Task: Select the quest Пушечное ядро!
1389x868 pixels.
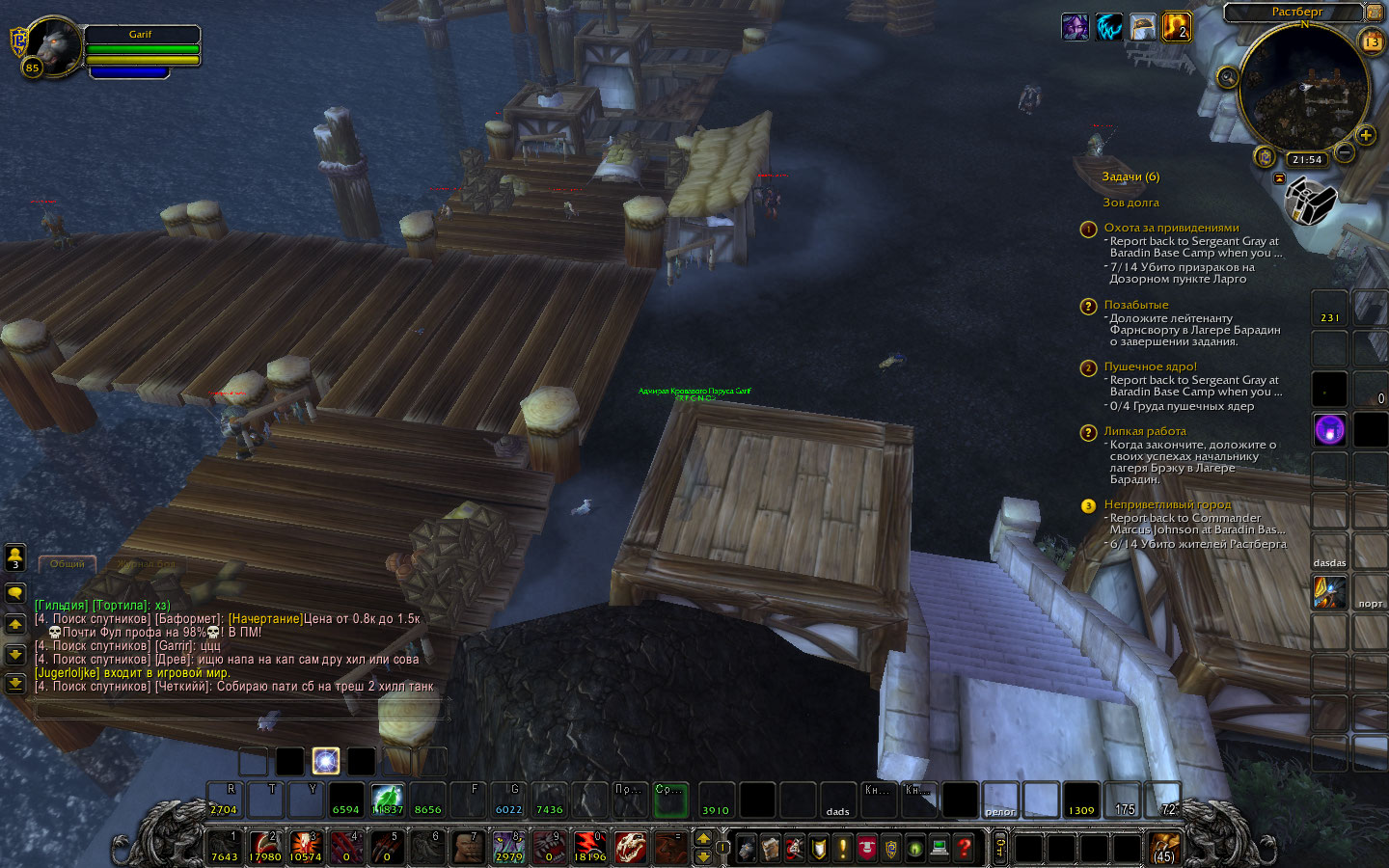Action: [1150, 366]
